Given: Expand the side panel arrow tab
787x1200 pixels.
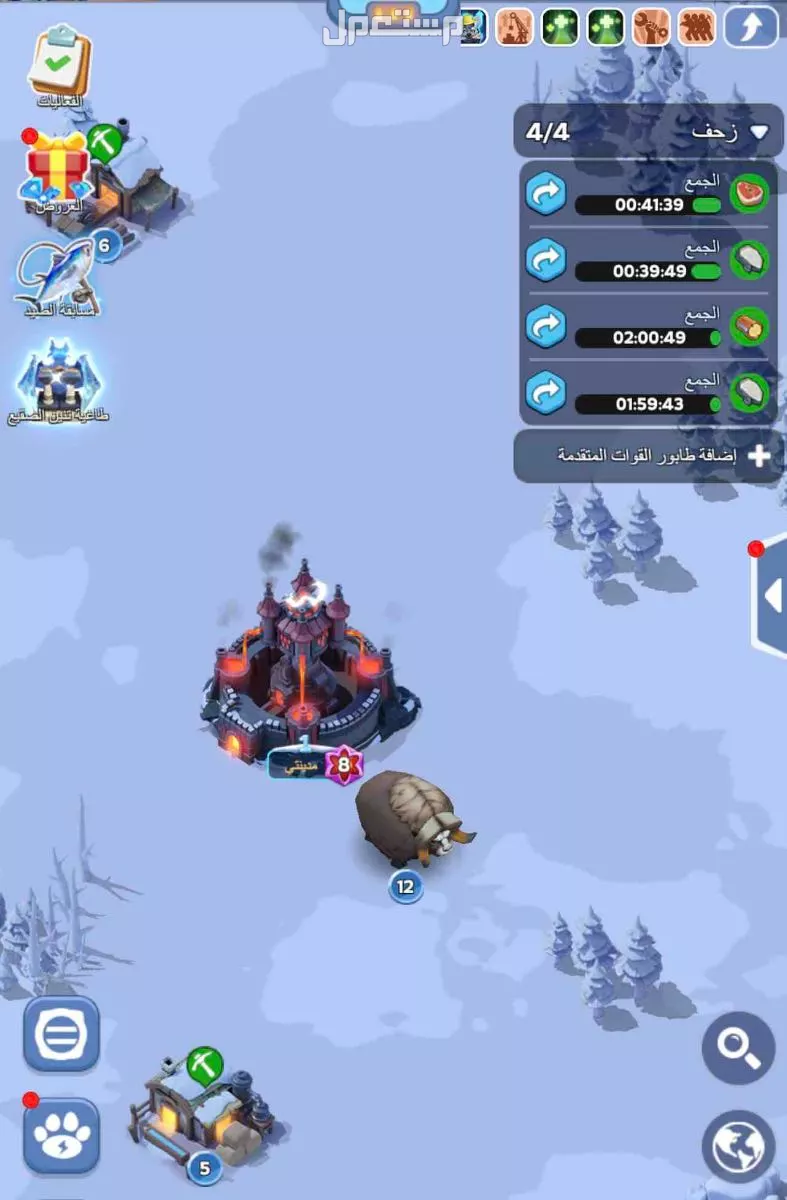Looking at the screenshot, I should click(x=770, y=596).
